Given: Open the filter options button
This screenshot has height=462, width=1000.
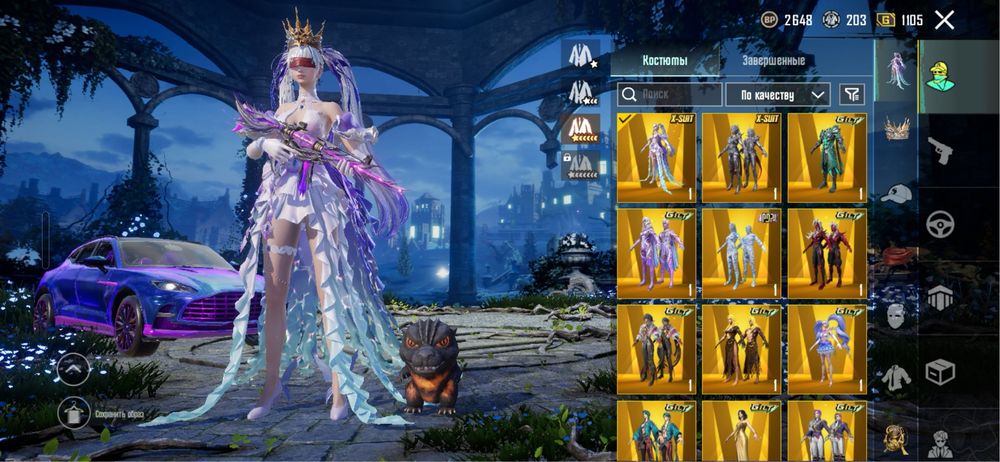Looking at the screenshot, I should click(851, 94).
